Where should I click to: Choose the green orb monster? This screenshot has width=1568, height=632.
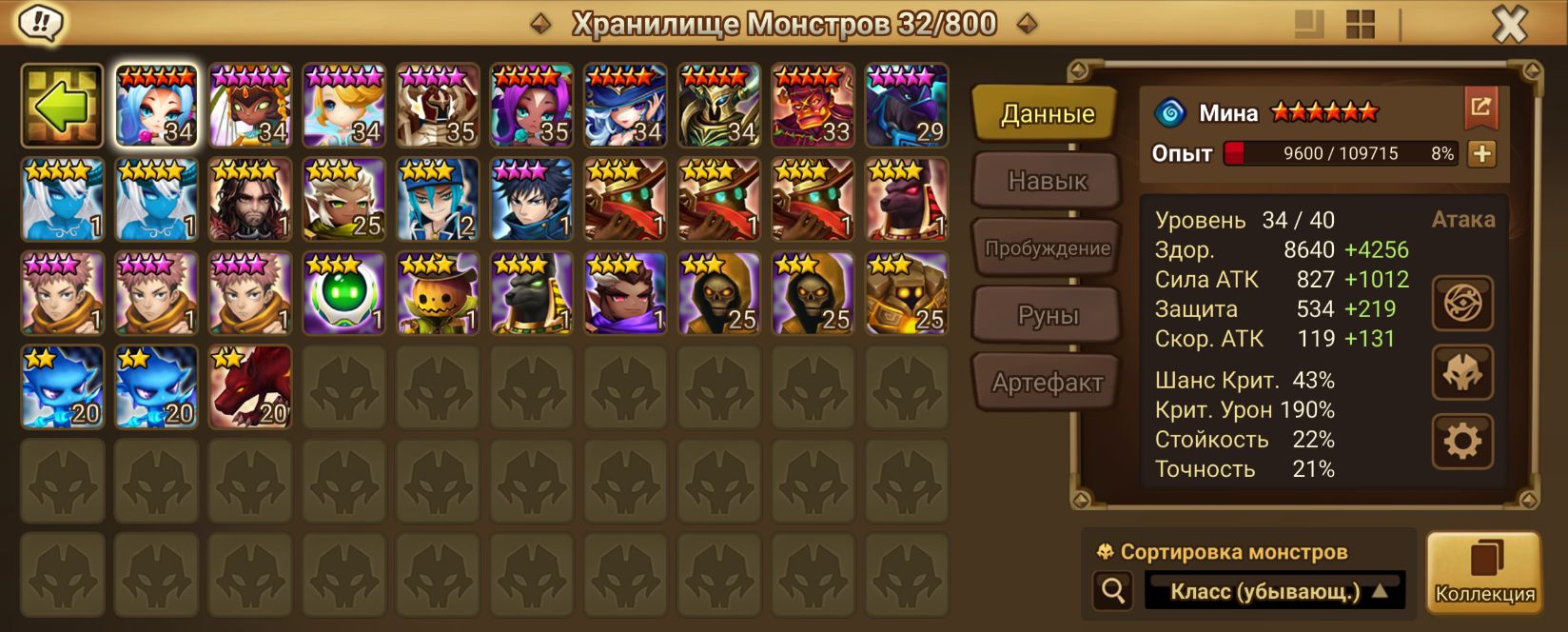pos(343,293)
